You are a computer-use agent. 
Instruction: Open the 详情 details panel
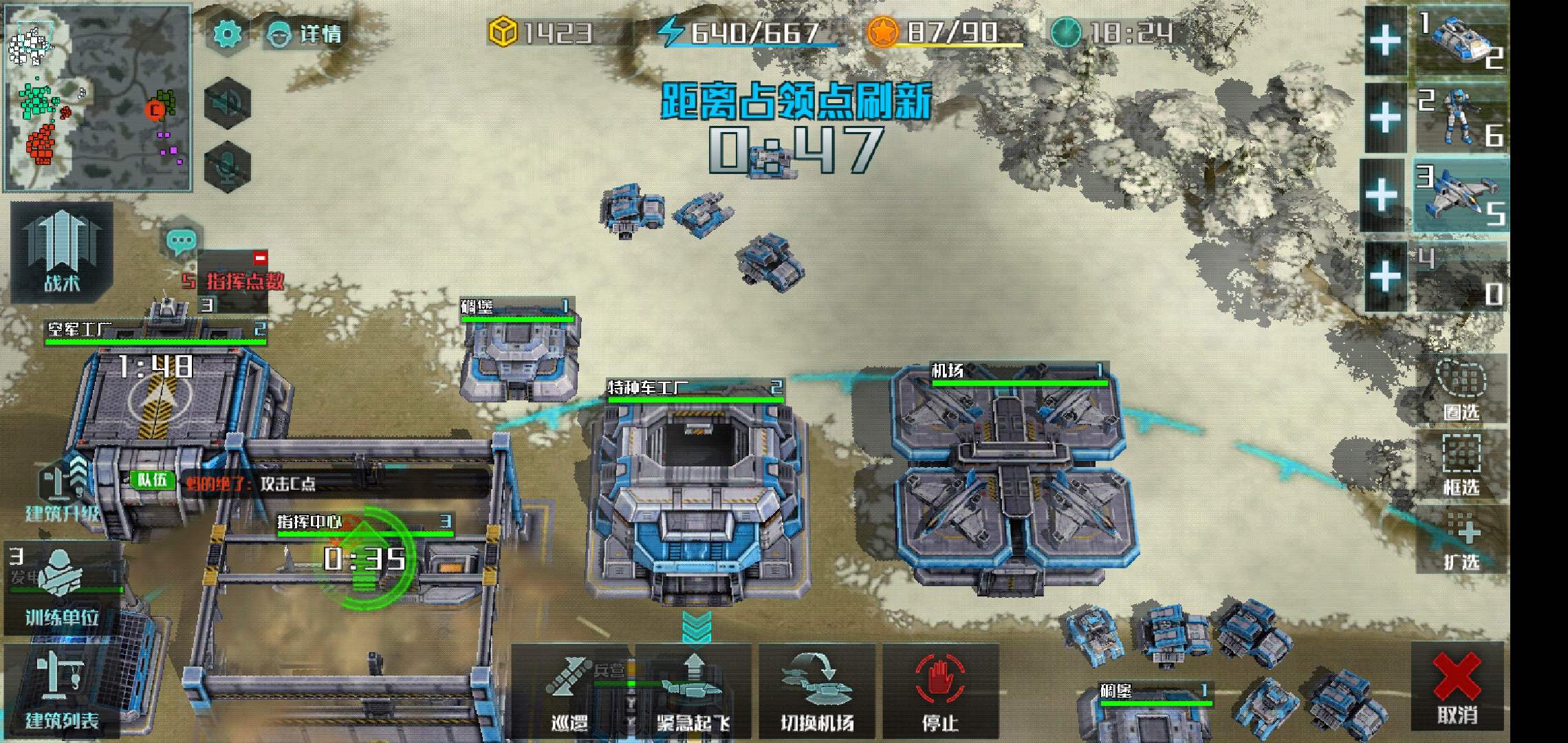click(x=304, y=33)
